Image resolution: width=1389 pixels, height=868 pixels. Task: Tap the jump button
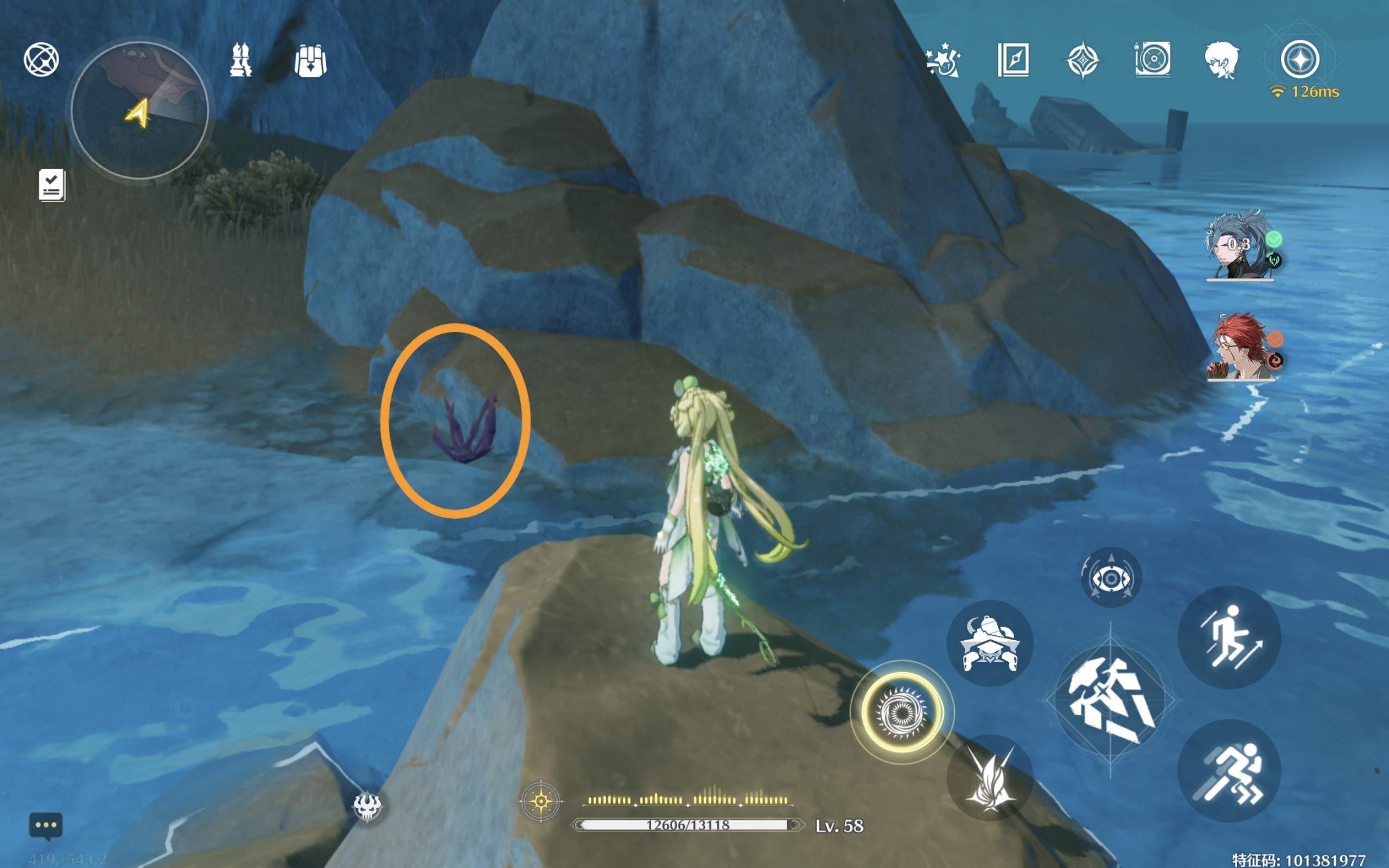pyautogui.click(x=1229, y=638)
